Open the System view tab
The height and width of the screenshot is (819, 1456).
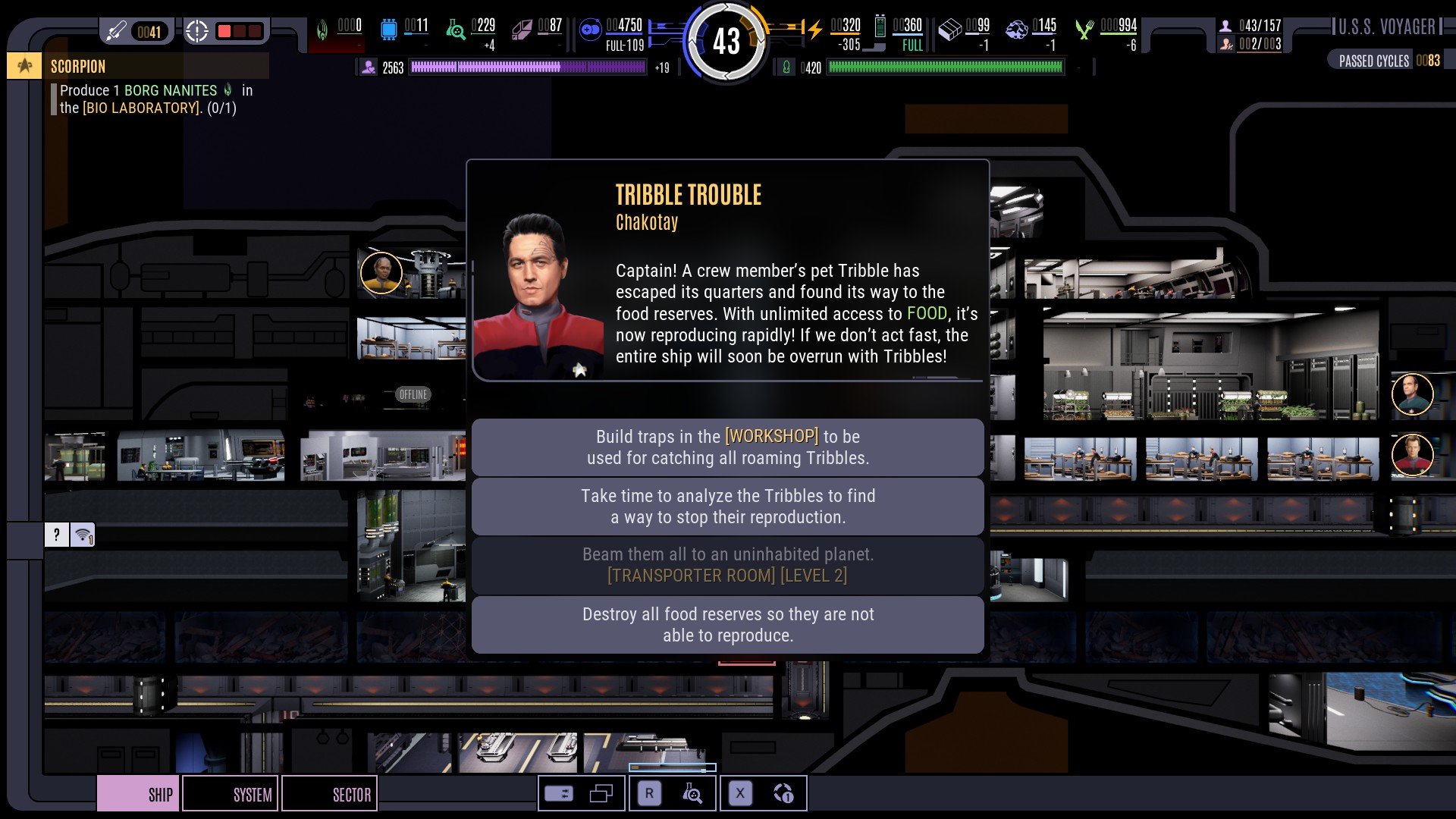pos(231,794)
